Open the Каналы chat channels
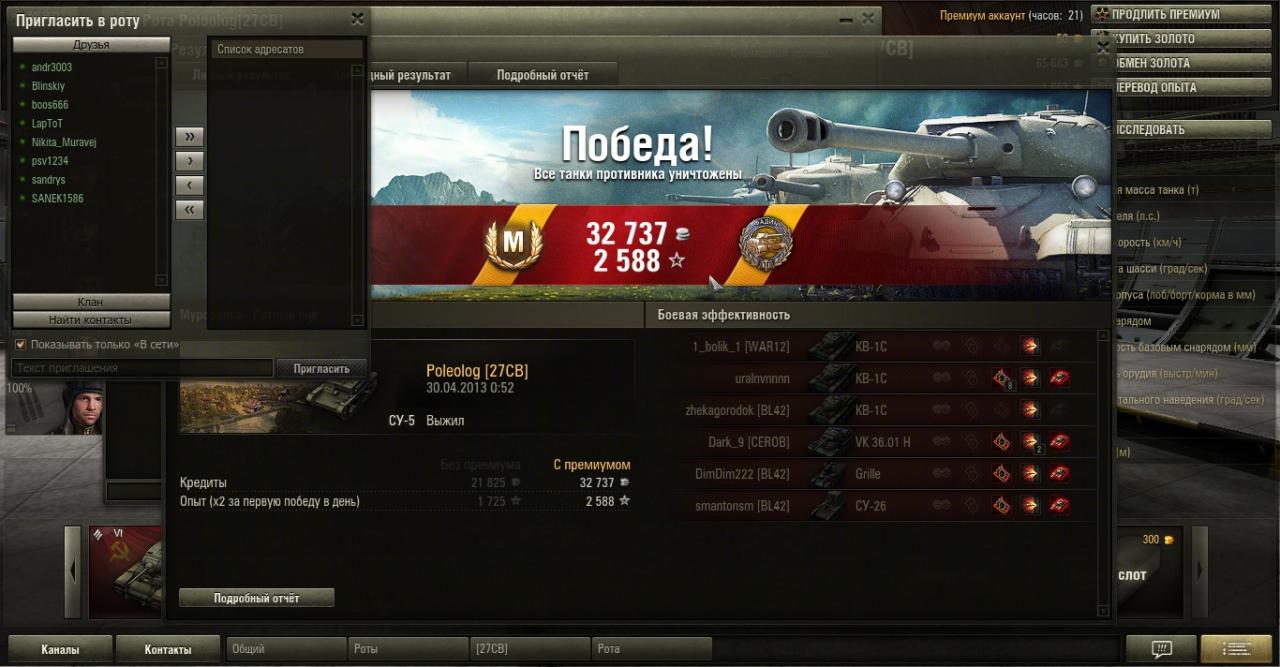The width and height of the screenshot is (1280, 667). click(60, 649)
